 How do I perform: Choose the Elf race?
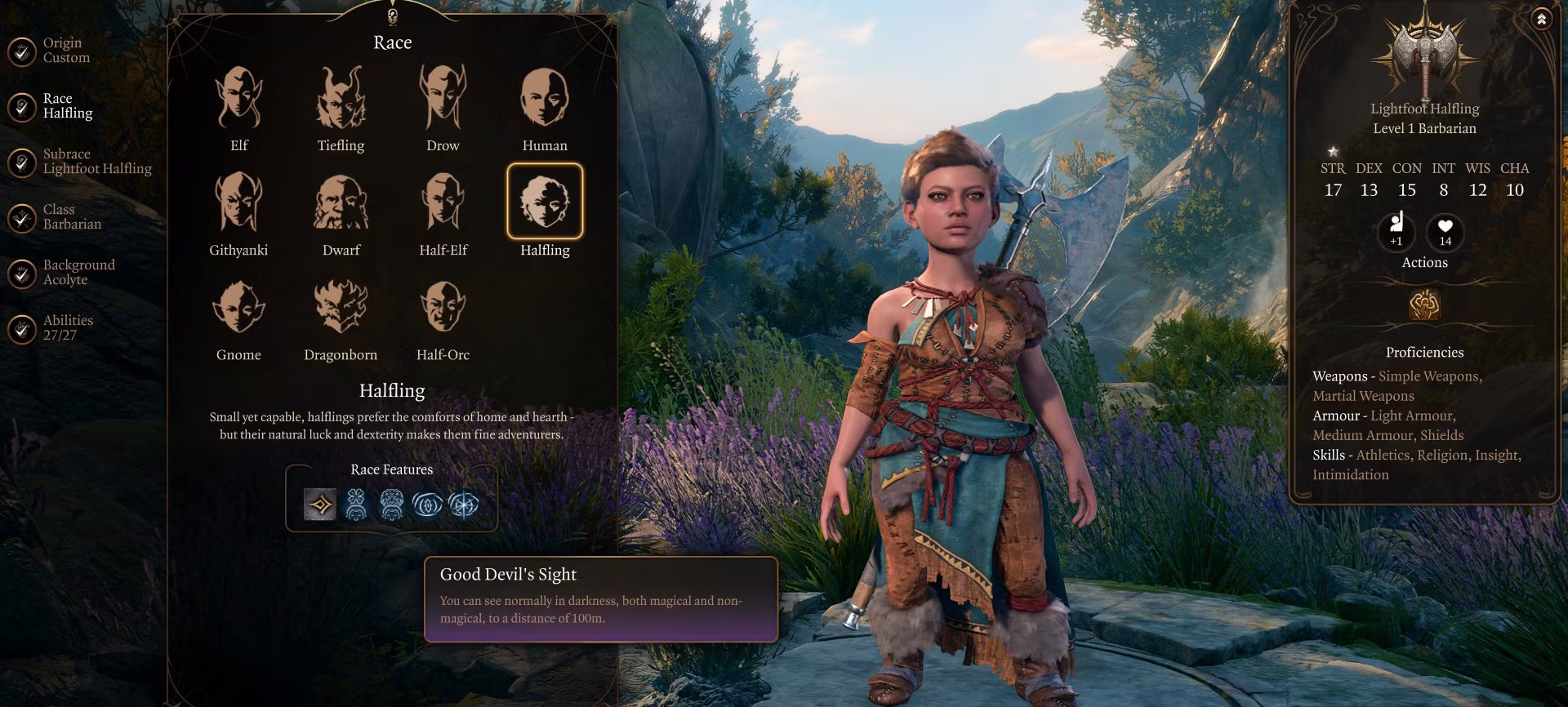[x=238, y=98]
